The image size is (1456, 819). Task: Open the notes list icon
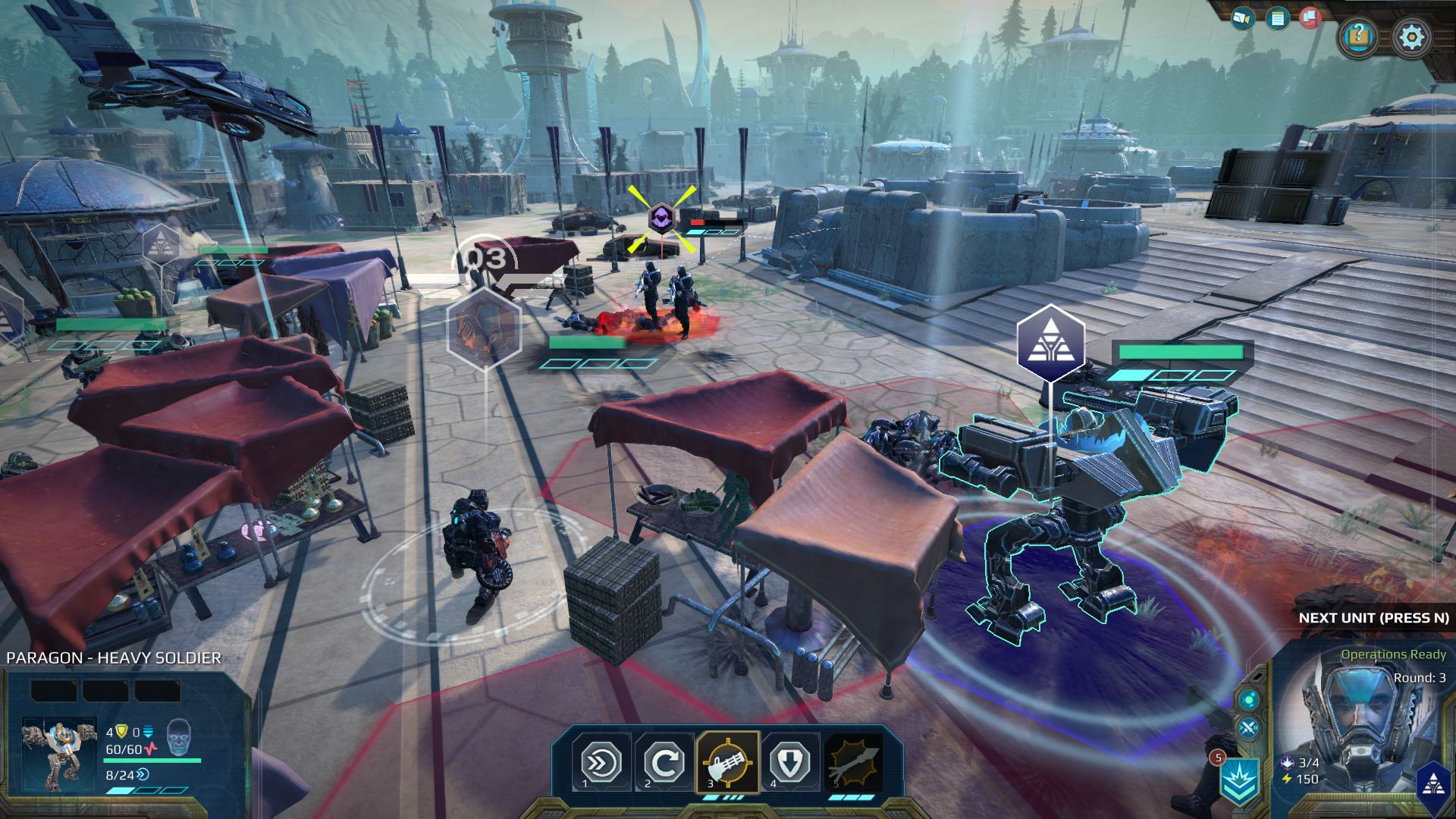point(1278,18)
